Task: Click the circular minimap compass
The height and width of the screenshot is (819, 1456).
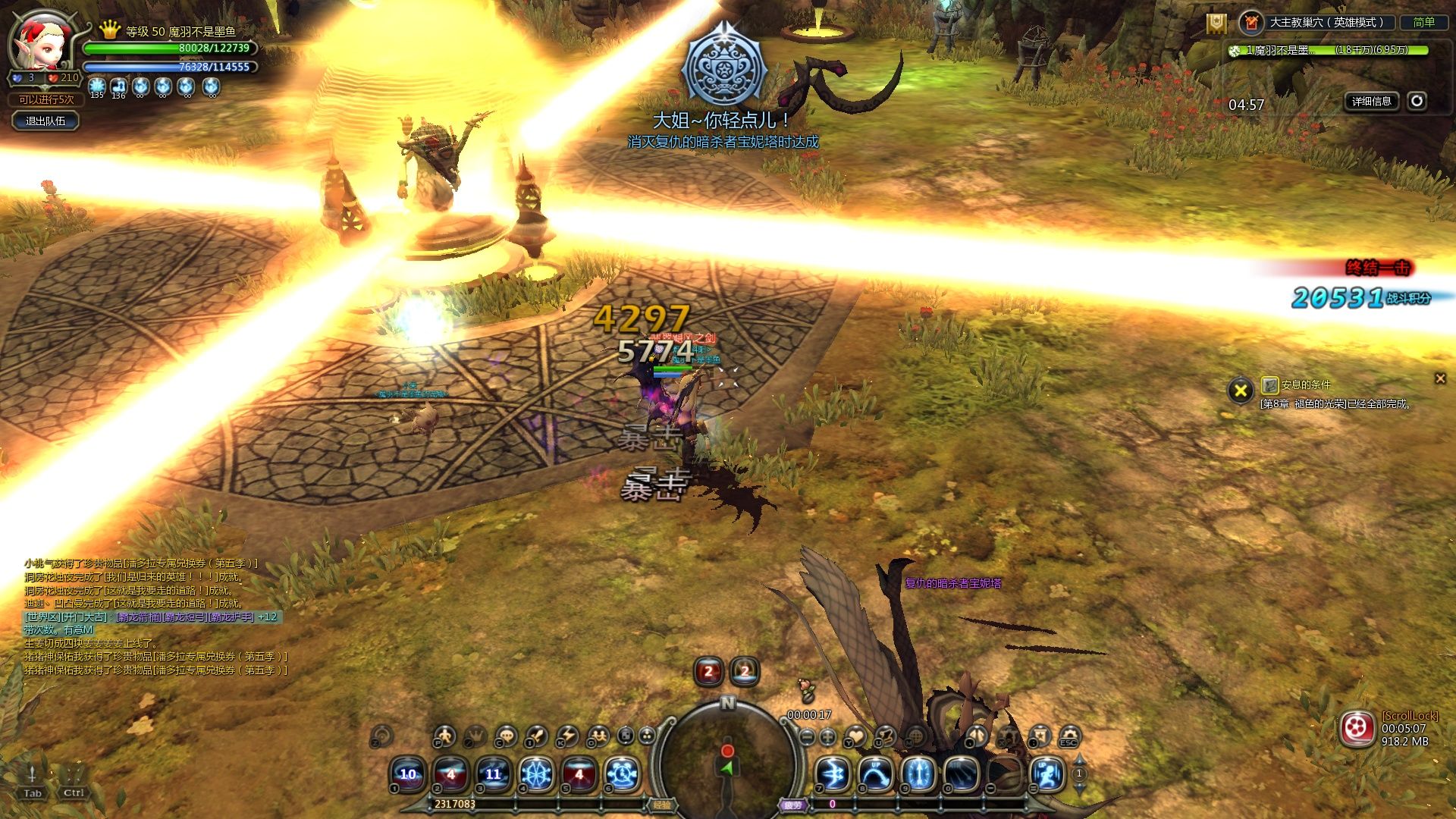Action: click(x=727, y=758)
